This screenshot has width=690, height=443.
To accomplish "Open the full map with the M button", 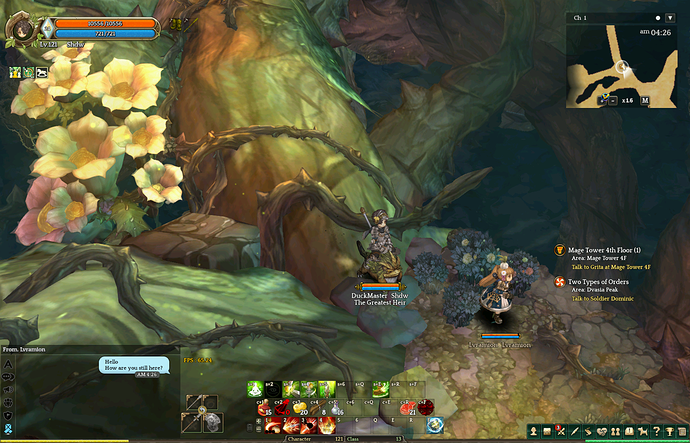I will pos(645,100).
